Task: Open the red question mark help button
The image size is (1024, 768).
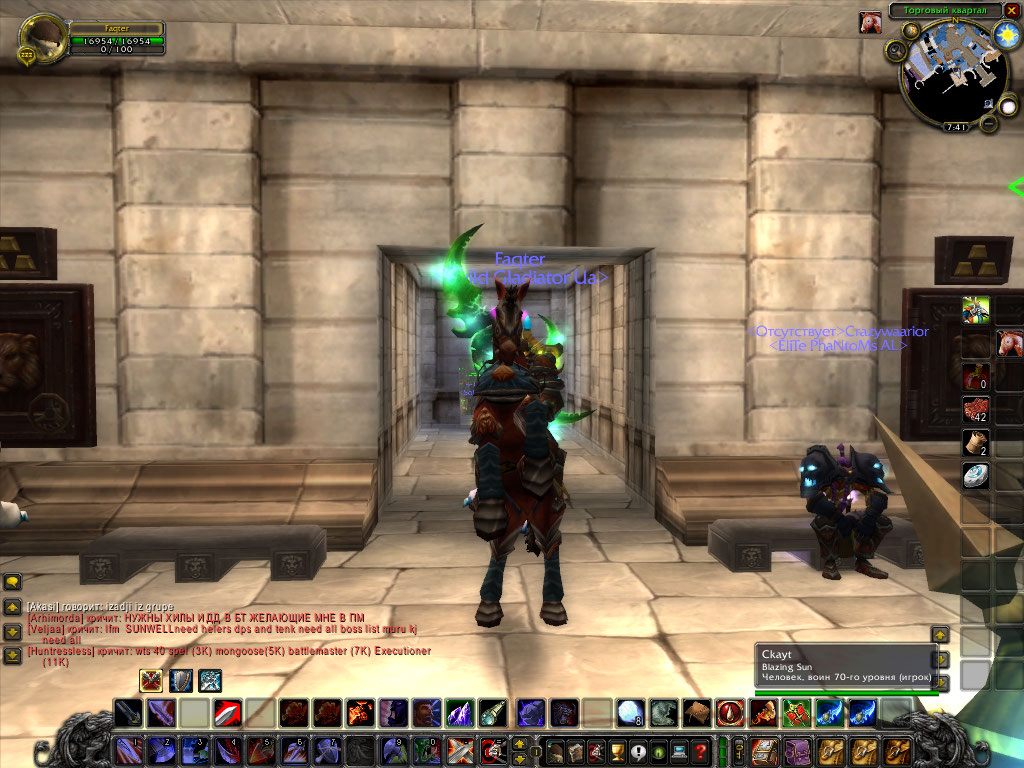Action: 701,750
